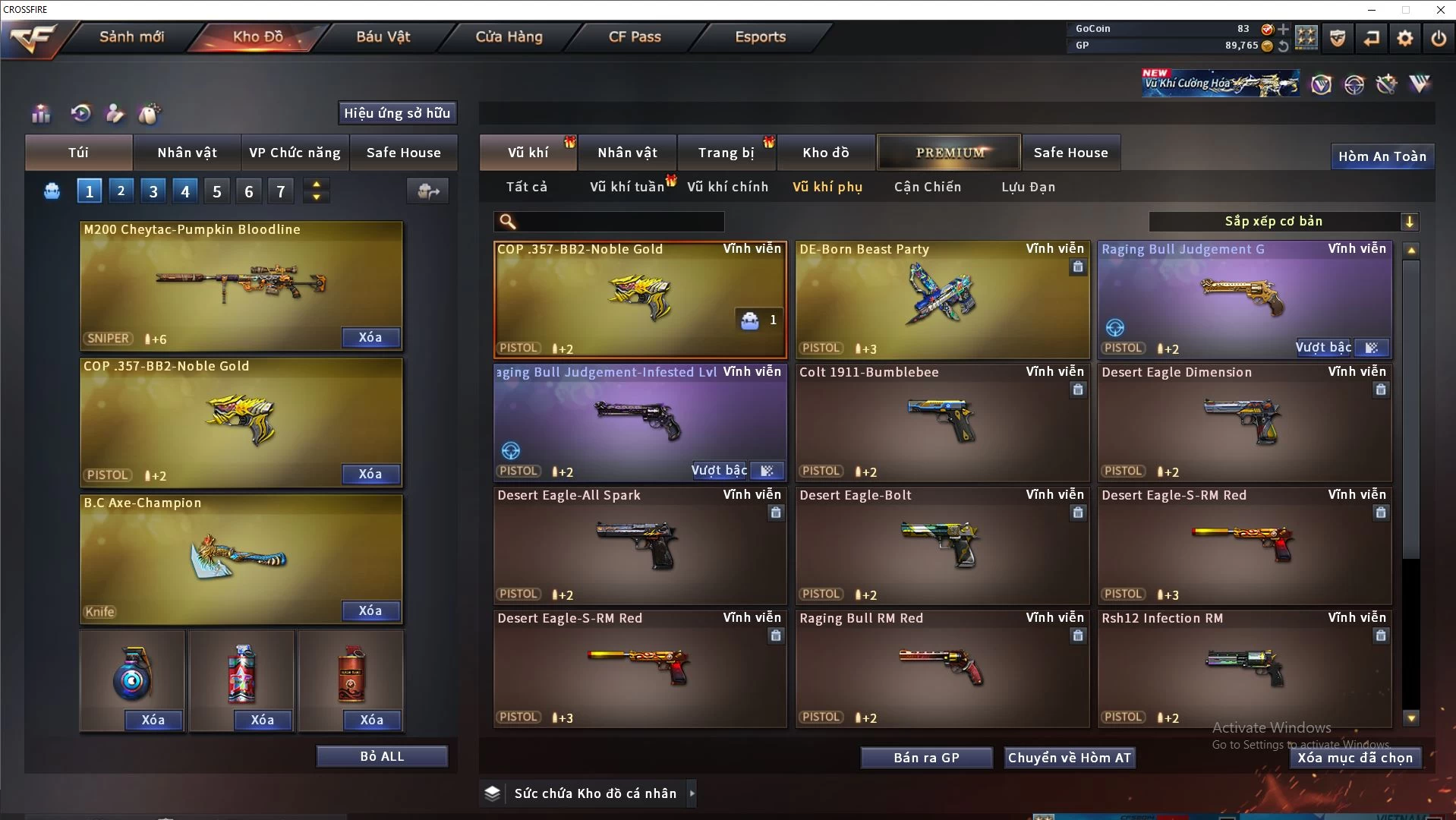Screen dimensions: 1456x820
Task: Open the Hòm An Toàn safe box
Action: tap(1382, 156)
